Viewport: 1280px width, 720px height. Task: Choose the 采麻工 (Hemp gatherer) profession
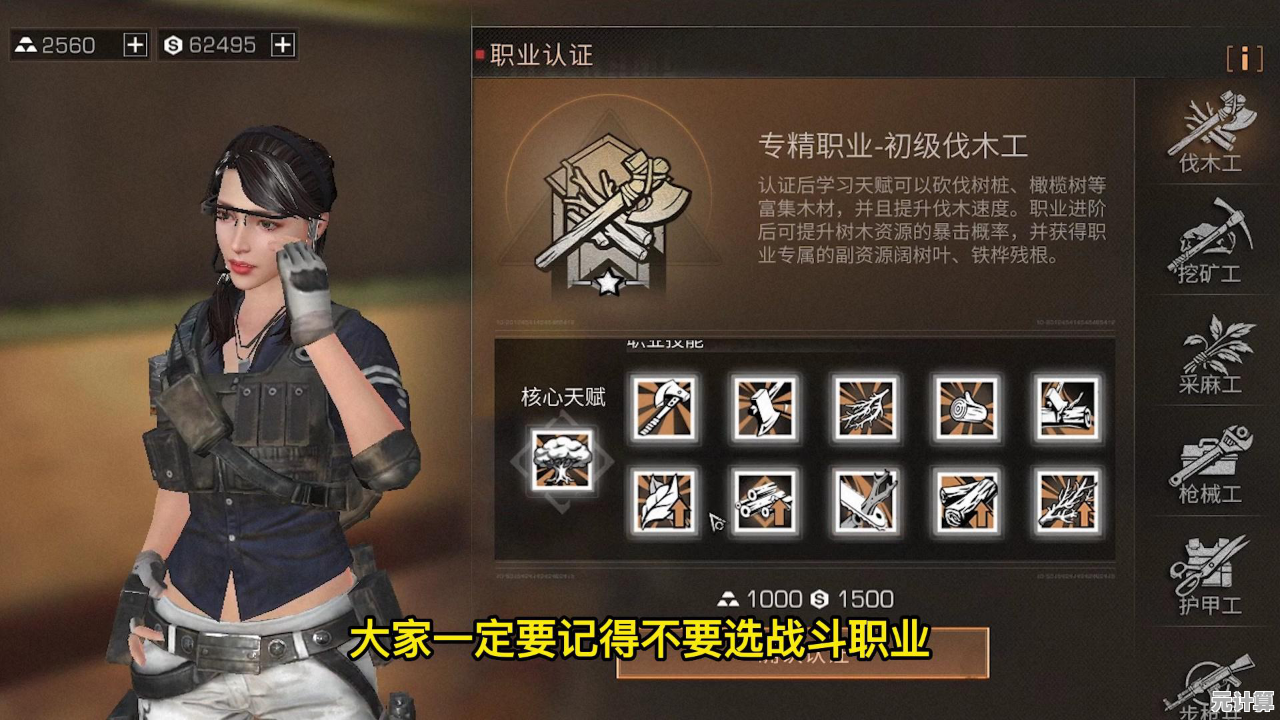[x=1209, y=353]
